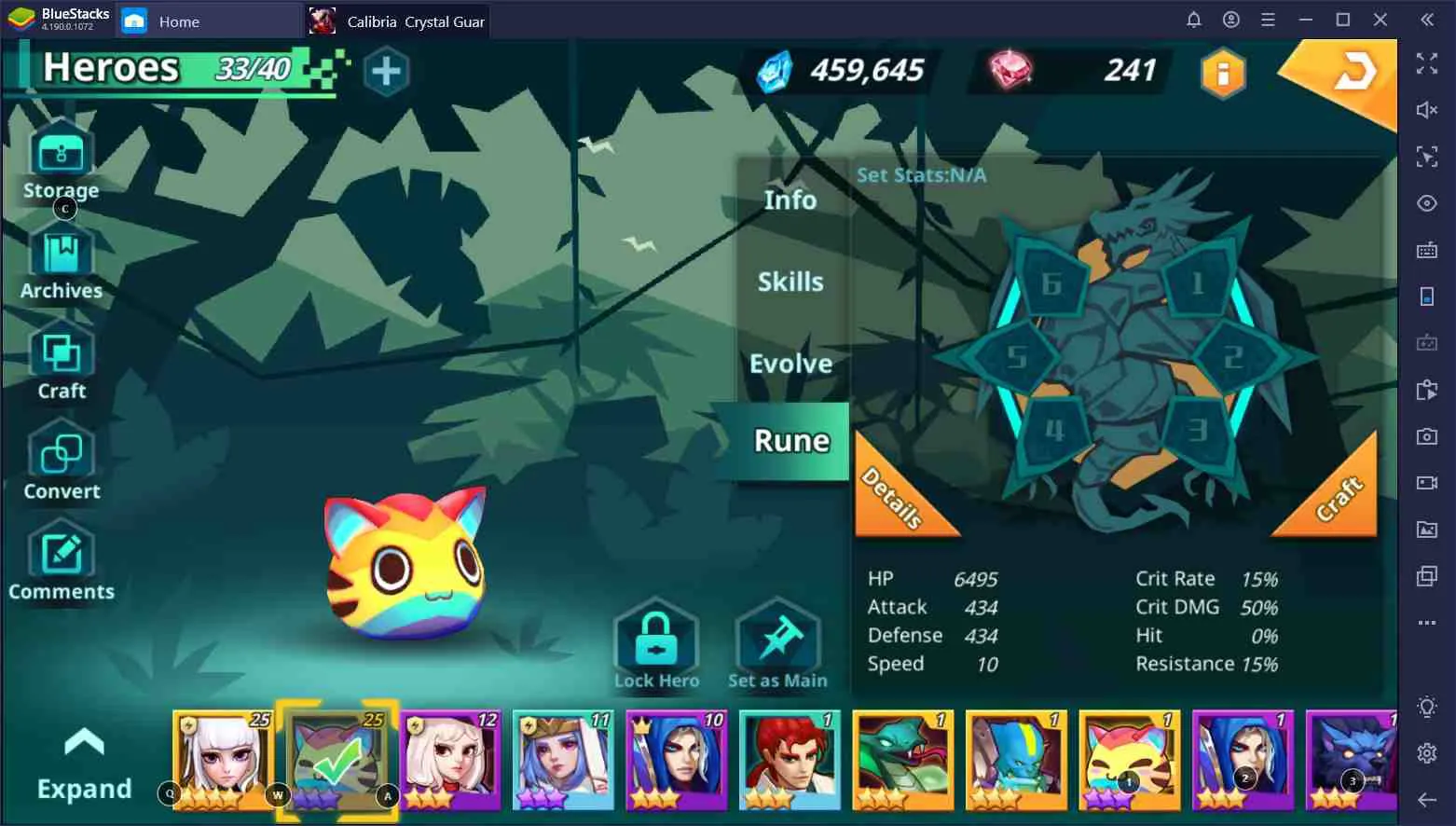Image resolution: width=1456 pixels, height=826 pixels.
Task: Expand the hero list with the arrow
Action: 84,741
